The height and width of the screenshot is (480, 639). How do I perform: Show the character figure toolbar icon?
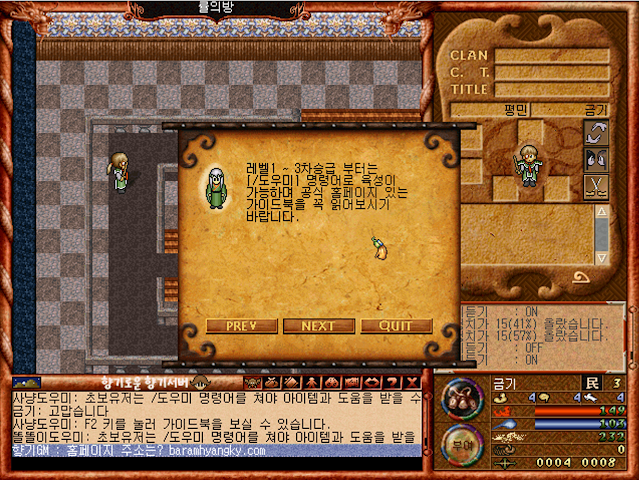[310, 383]
